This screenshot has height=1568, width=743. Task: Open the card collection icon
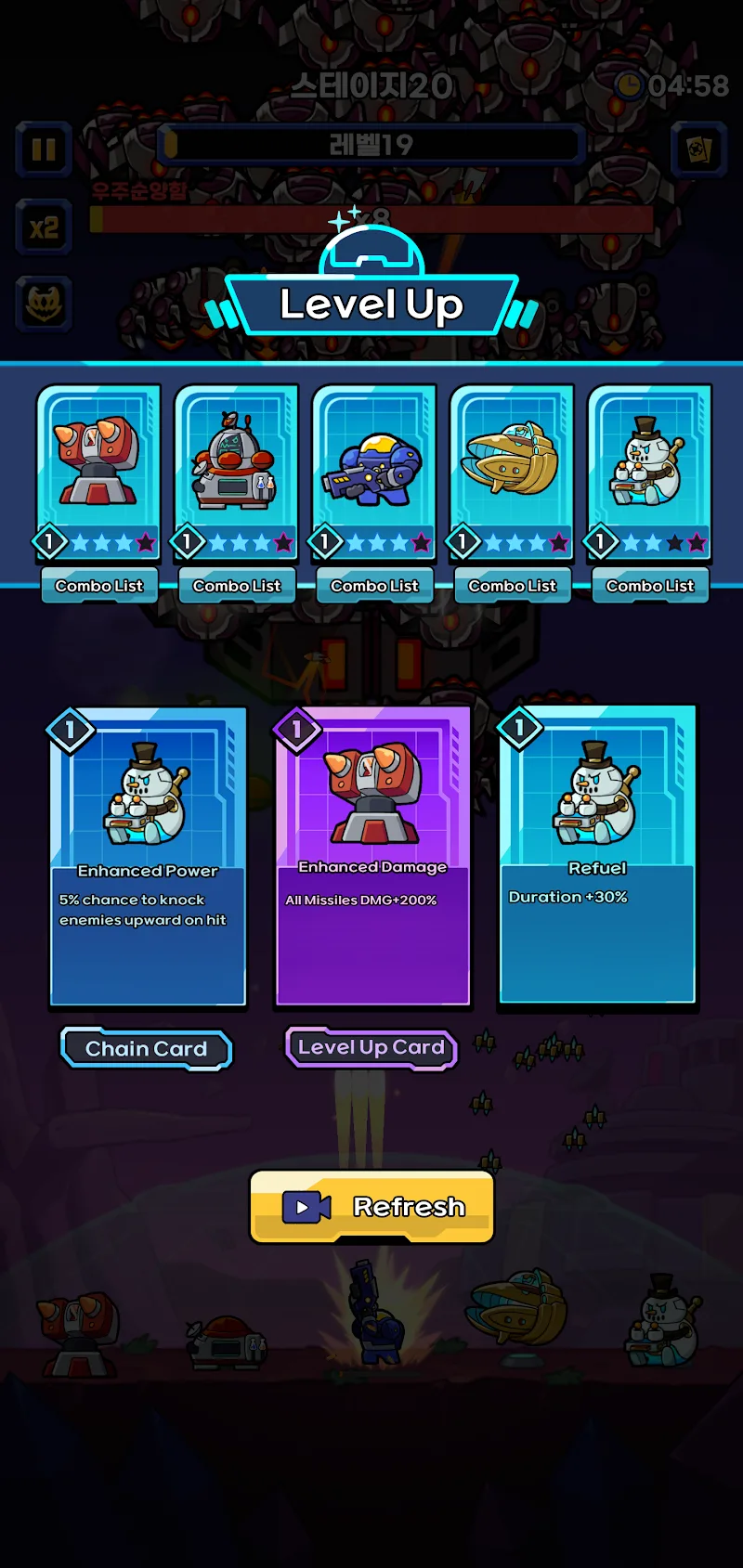pos(697,149)
